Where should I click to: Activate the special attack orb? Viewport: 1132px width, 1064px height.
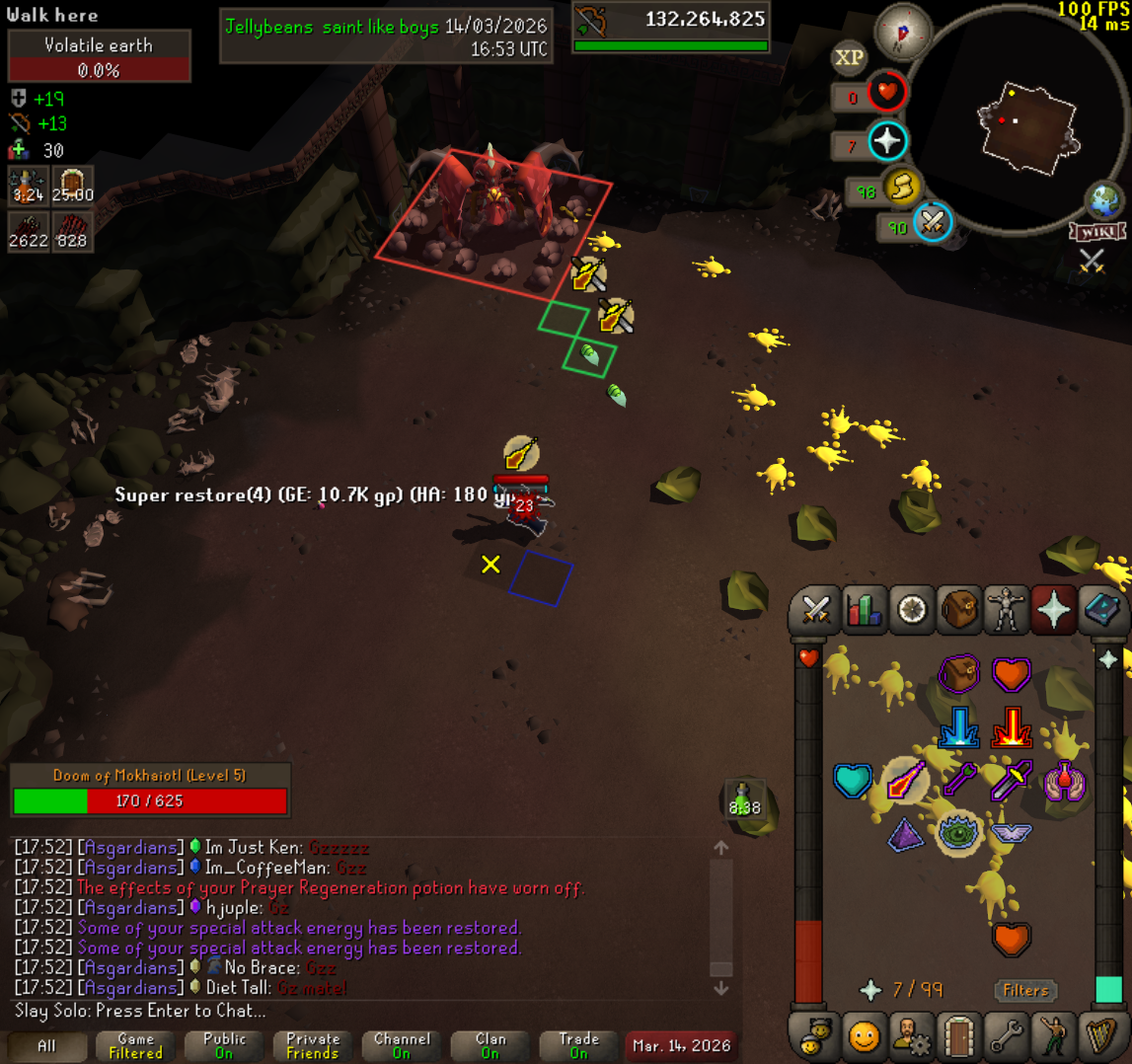click(933, 223)
